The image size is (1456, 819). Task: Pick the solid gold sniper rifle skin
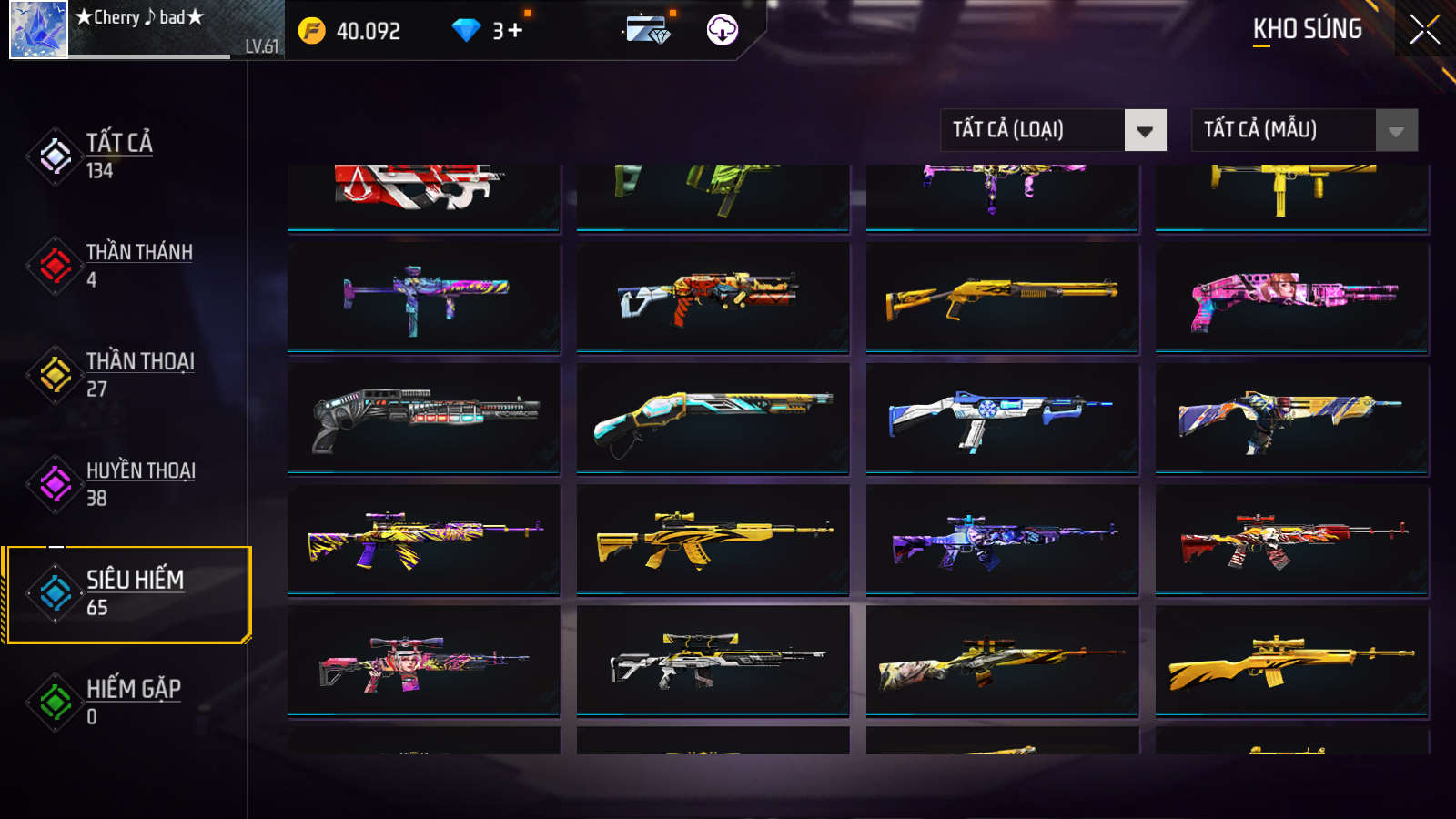pyautogui.click(x=1292, y=660)
